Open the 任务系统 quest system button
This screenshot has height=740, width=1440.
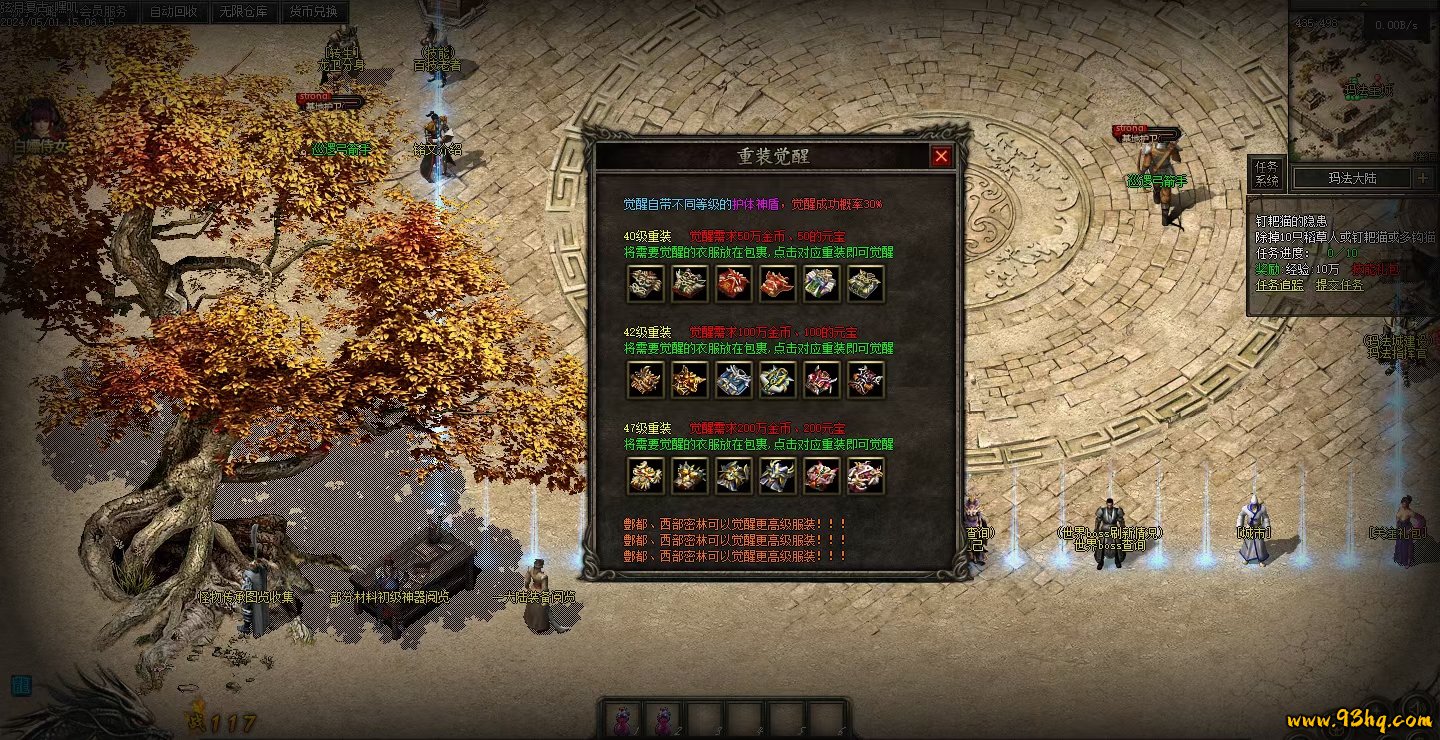click(1267, 174)
